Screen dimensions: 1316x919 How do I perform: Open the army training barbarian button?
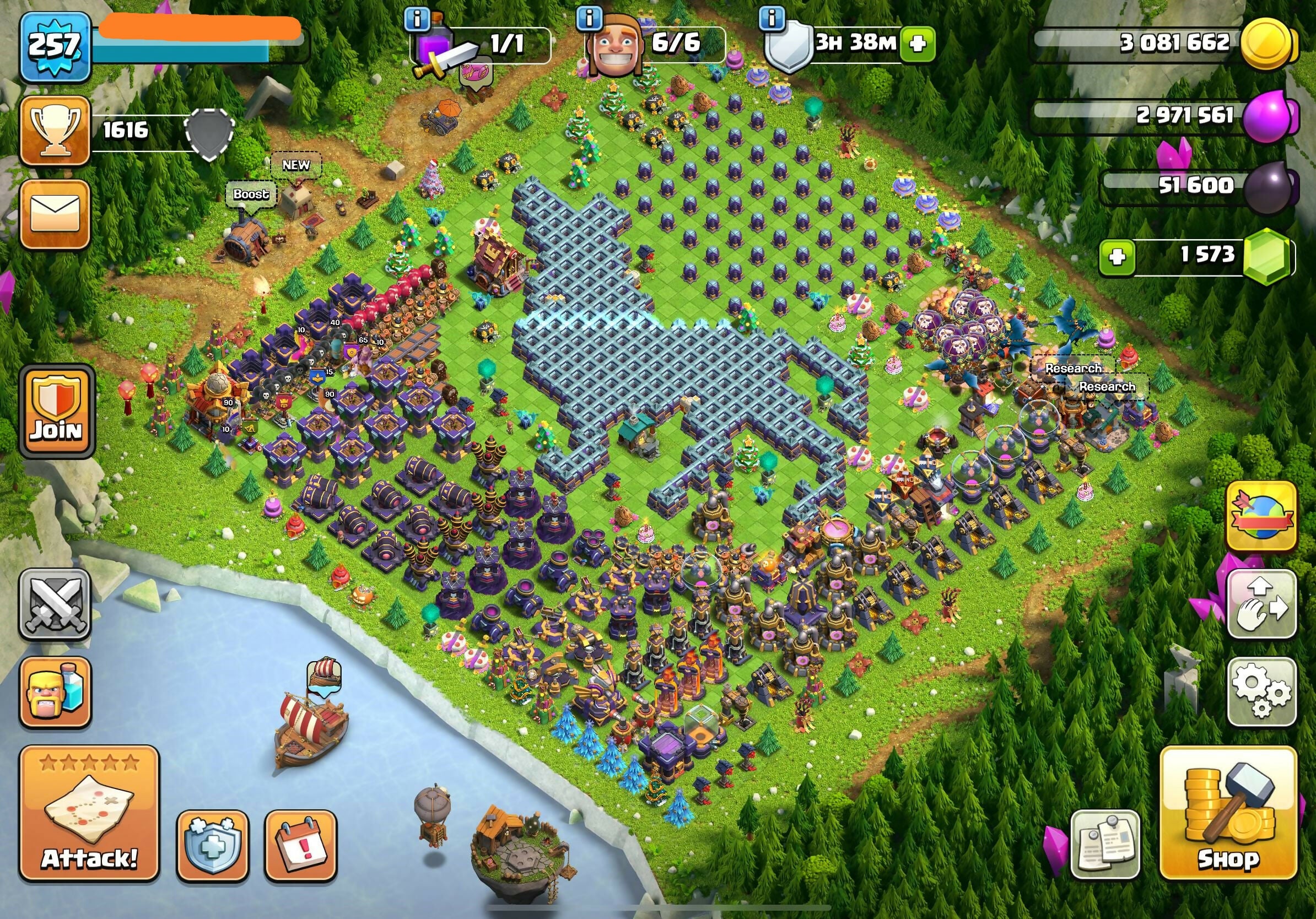pyautogui.click(x=55, y=692)
